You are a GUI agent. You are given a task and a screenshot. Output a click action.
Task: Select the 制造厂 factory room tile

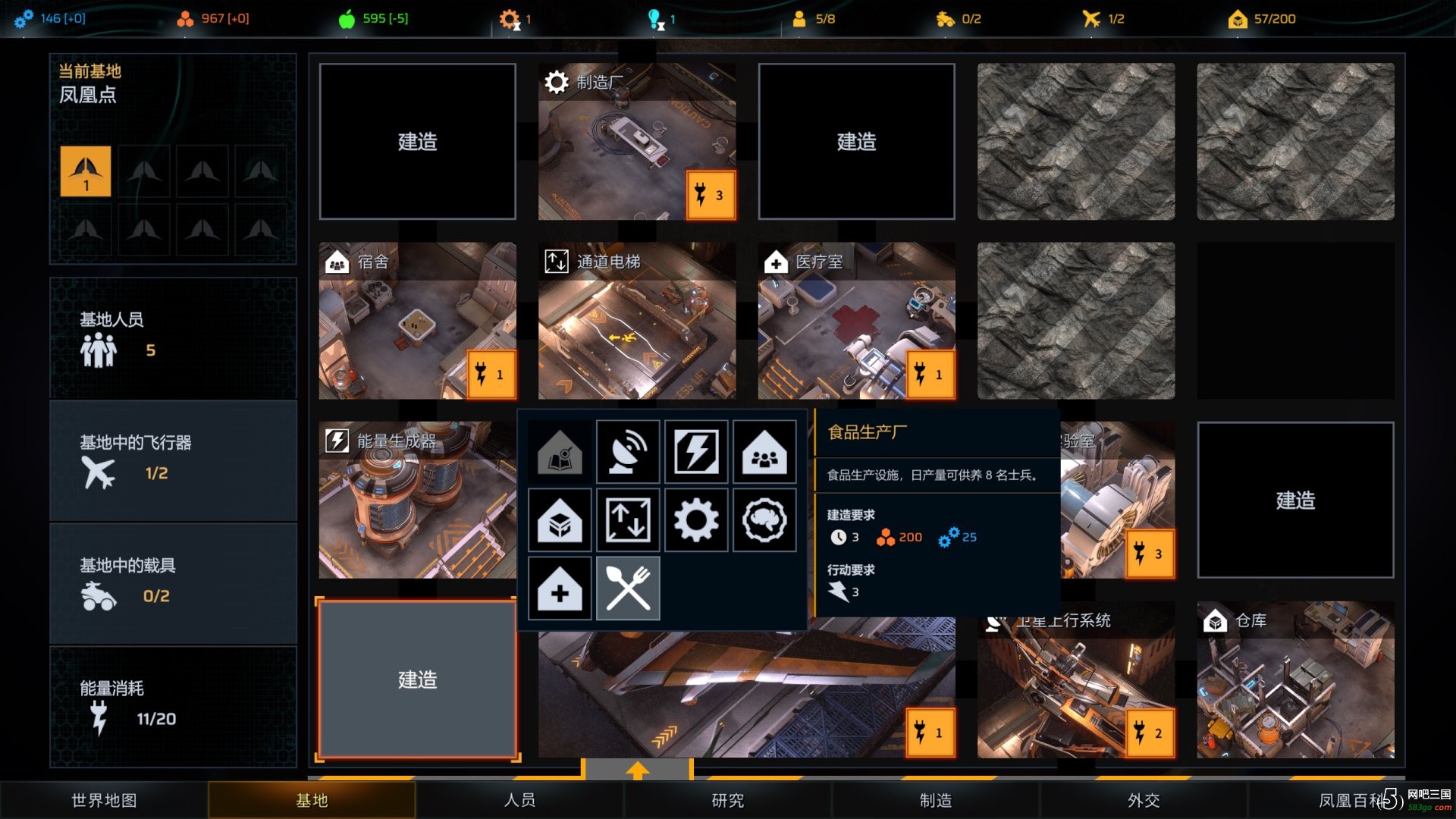pos(636,142)
